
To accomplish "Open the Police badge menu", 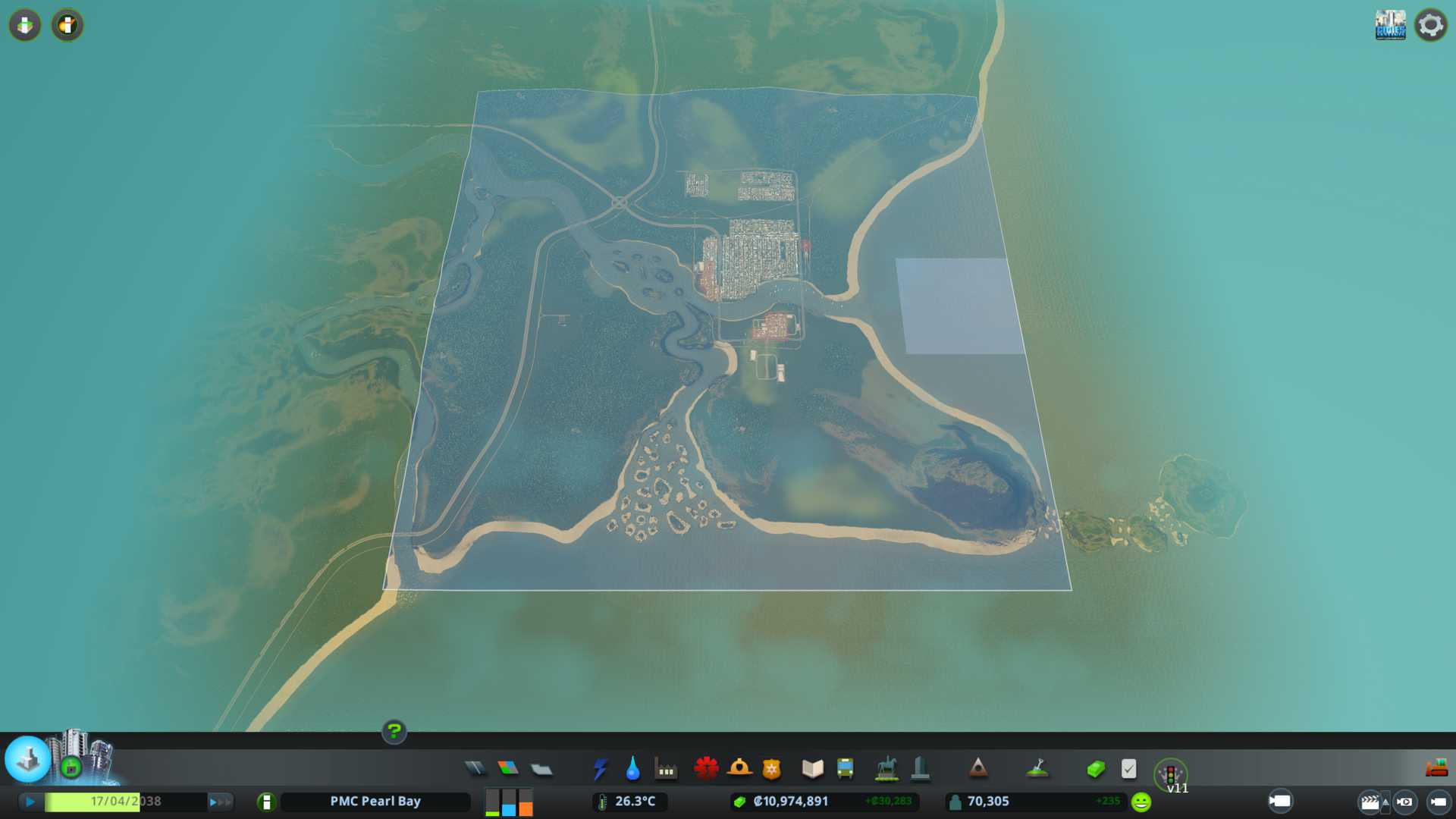I will point(772,769).
